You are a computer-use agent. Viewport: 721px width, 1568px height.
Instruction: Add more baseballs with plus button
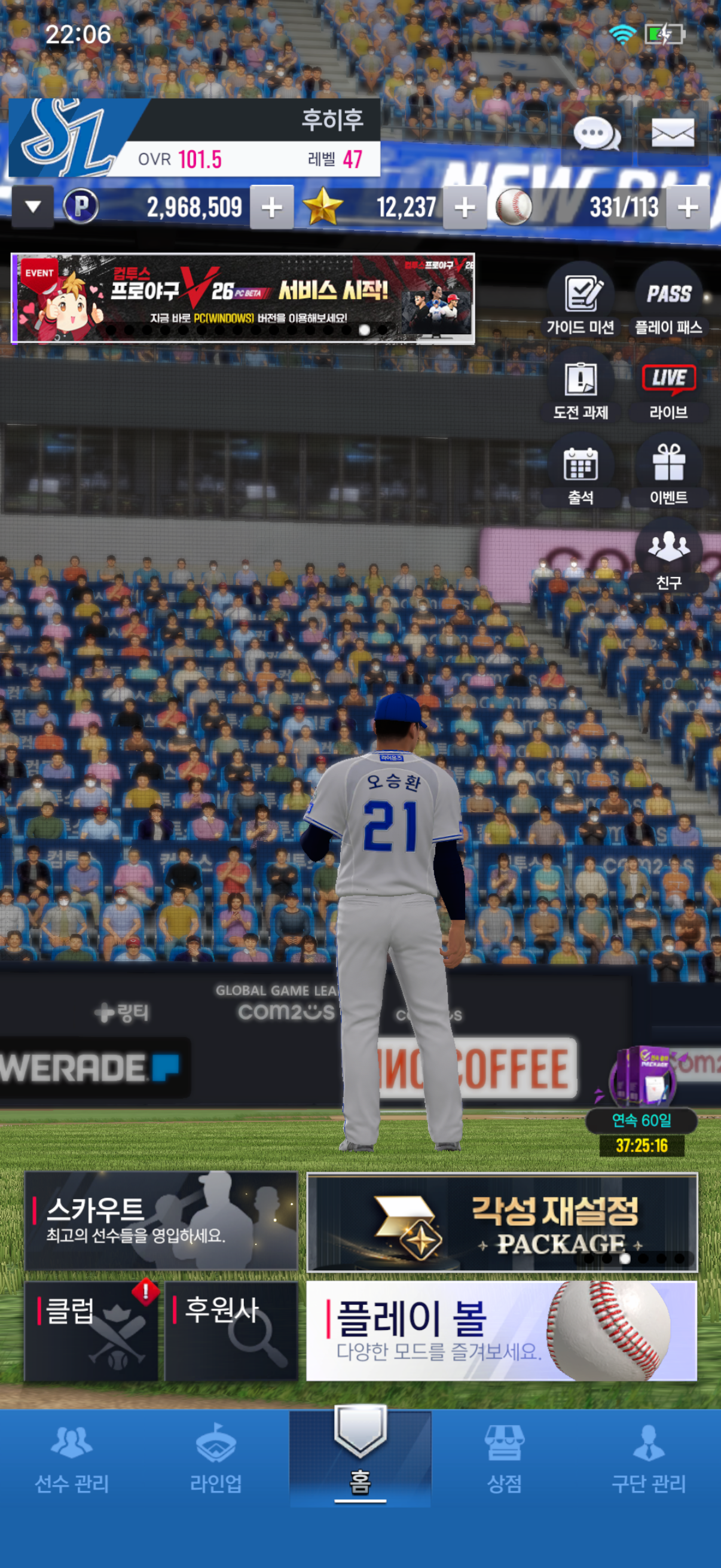pyautogui.click(x=688, y=208)
